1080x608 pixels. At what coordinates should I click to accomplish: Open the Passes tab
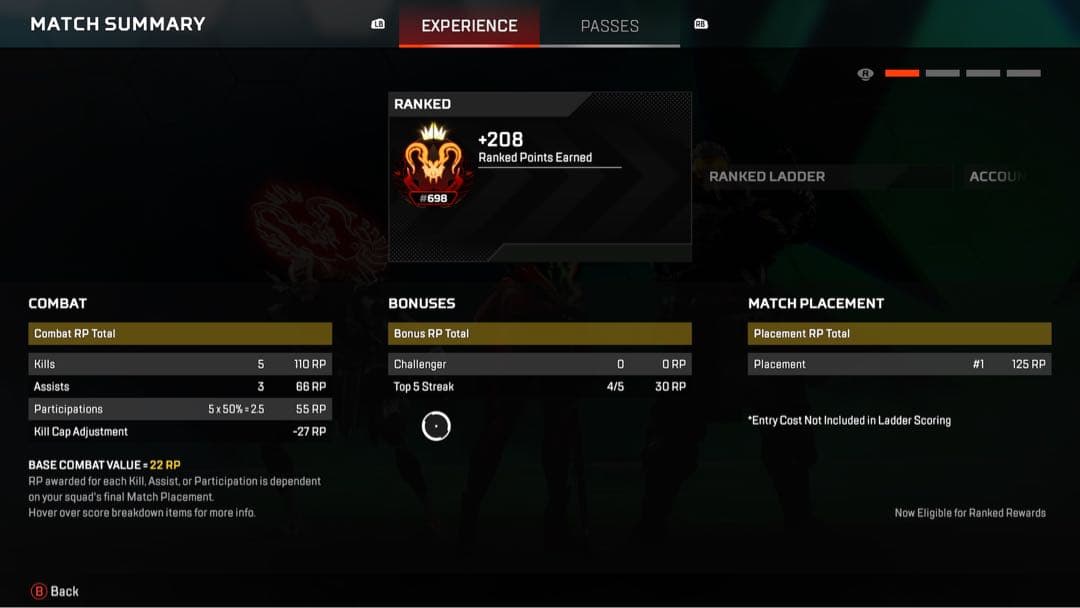point(609,26)
